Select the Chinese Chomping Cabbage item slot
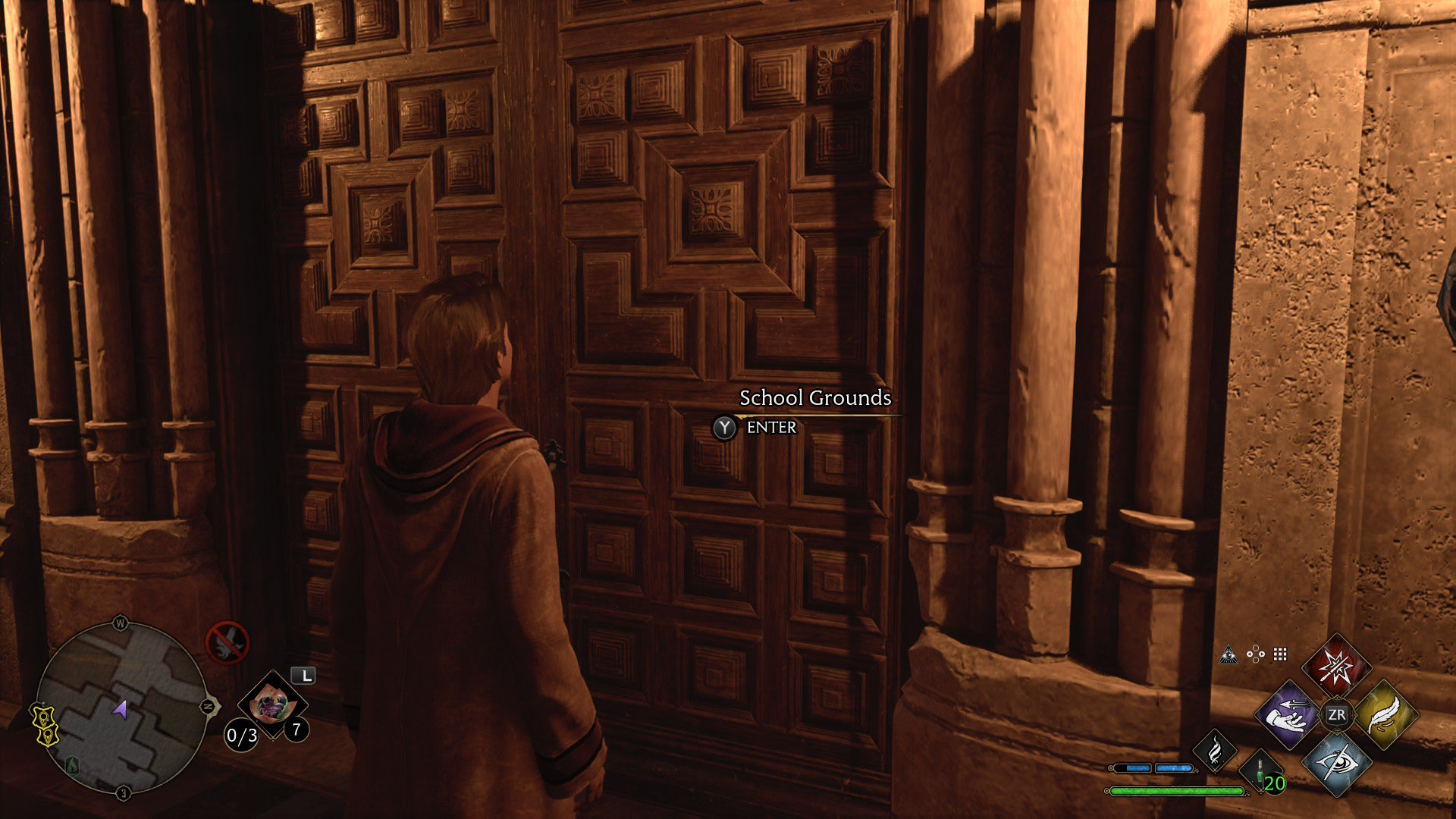Image resolution: width=1456 pixels, height=819 pixels. 271,705
